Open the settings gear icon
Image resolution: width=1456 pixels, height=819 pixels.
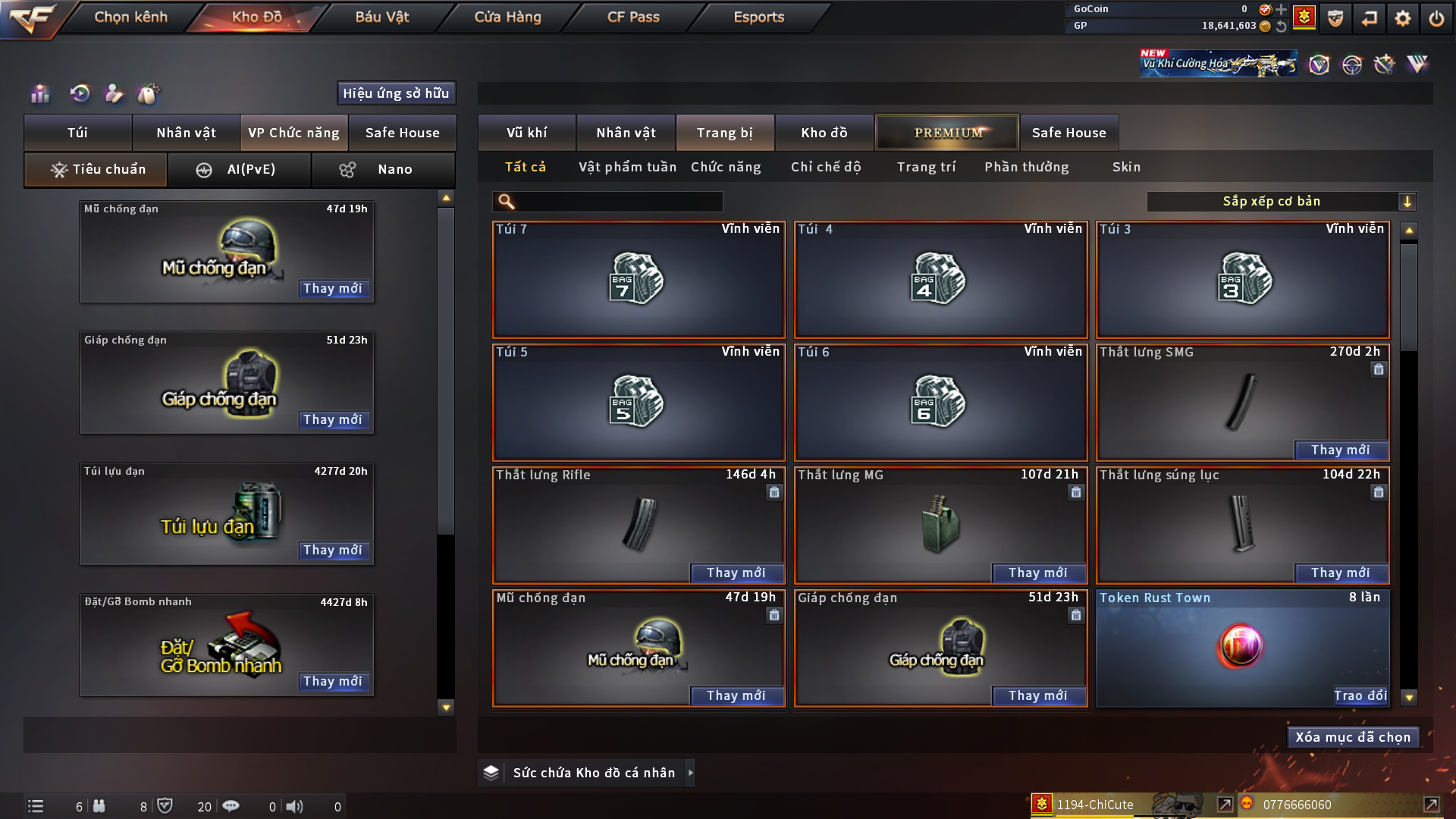(1402, 18)
